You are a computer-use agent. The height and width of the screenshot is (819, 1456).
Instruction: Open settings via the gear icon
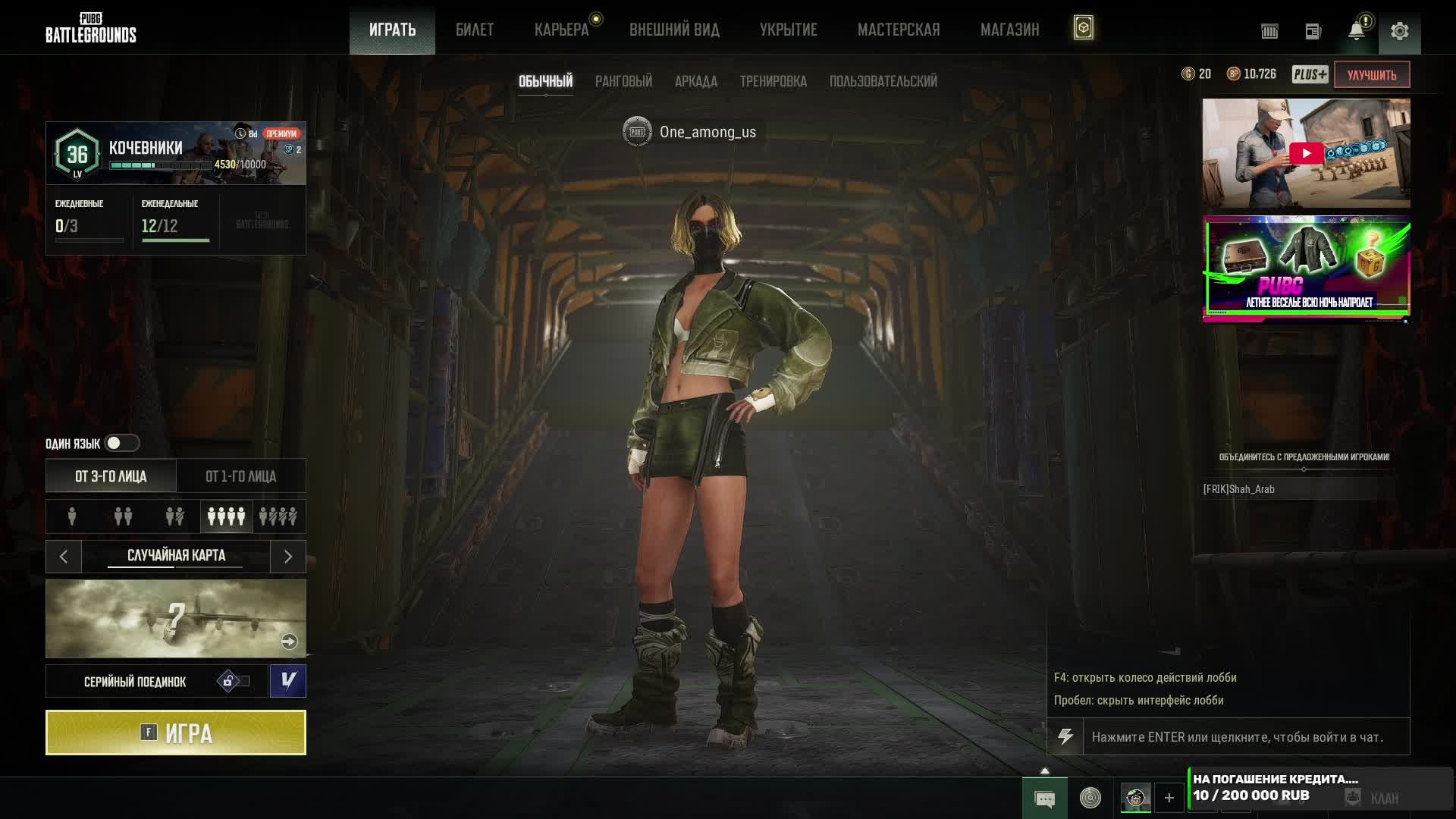(x=1399, y=31)
